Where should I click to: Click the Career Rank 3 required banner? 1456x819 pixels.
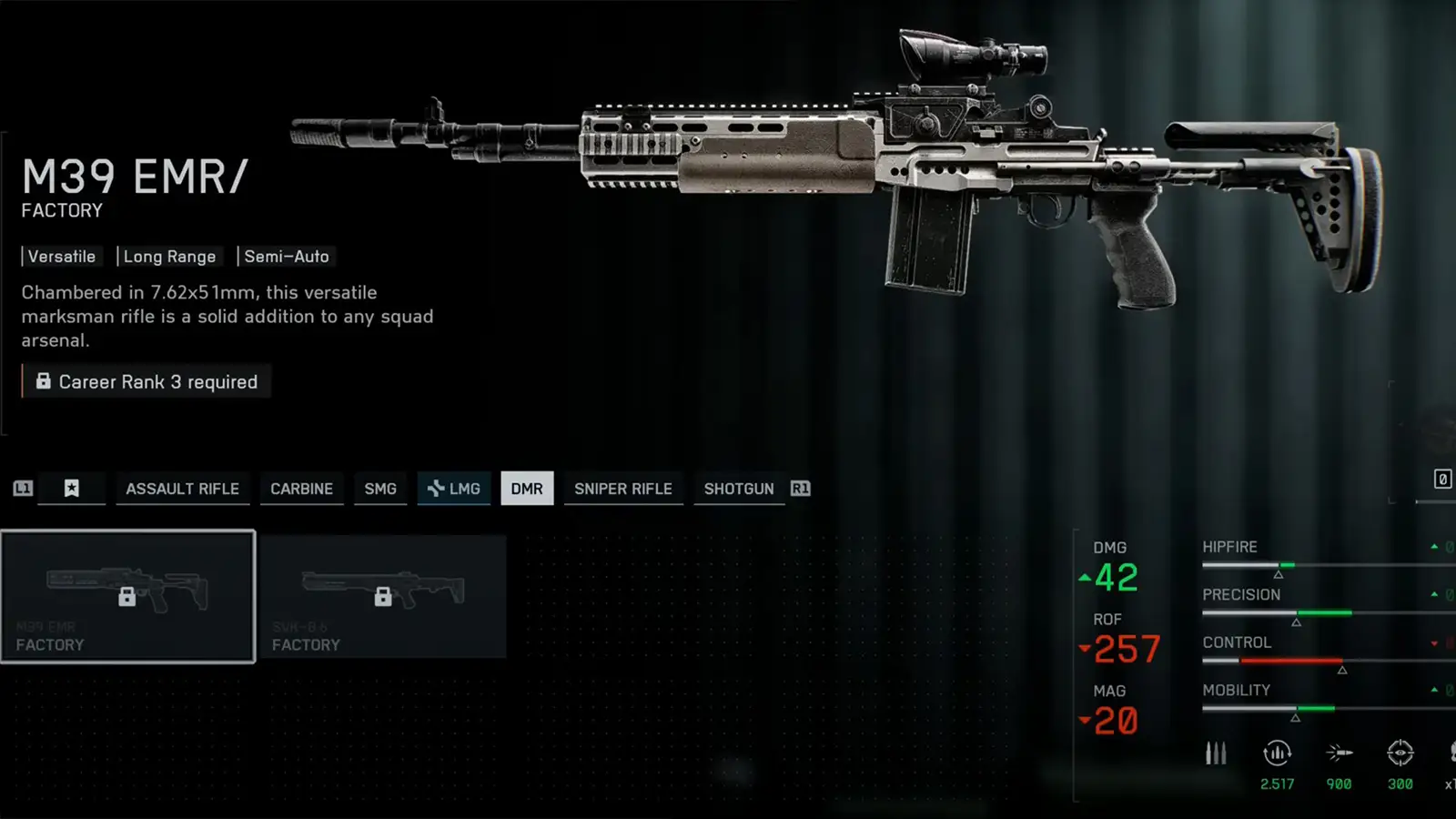coord(146,381)
